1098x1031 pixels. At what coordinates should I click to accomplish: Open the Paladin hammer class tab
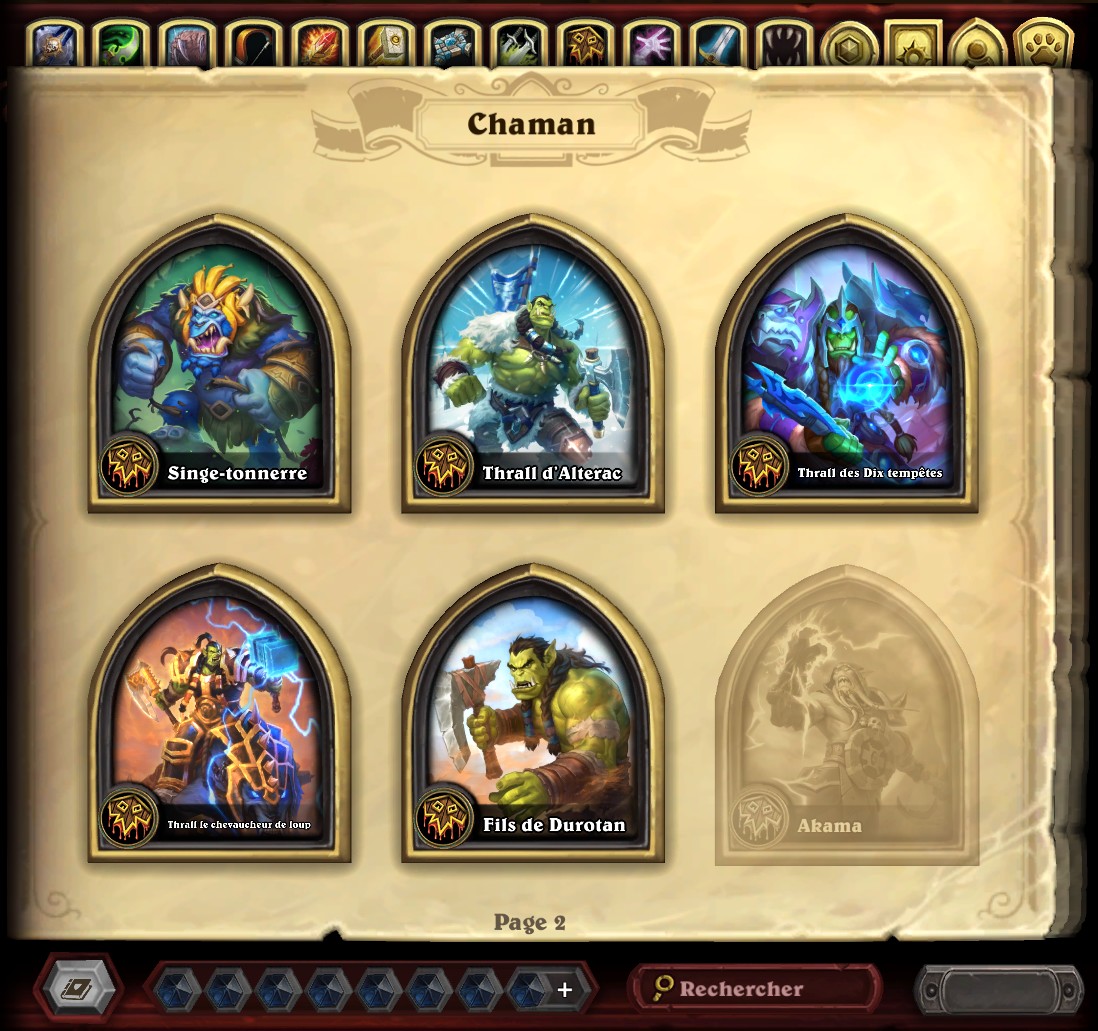385,44
